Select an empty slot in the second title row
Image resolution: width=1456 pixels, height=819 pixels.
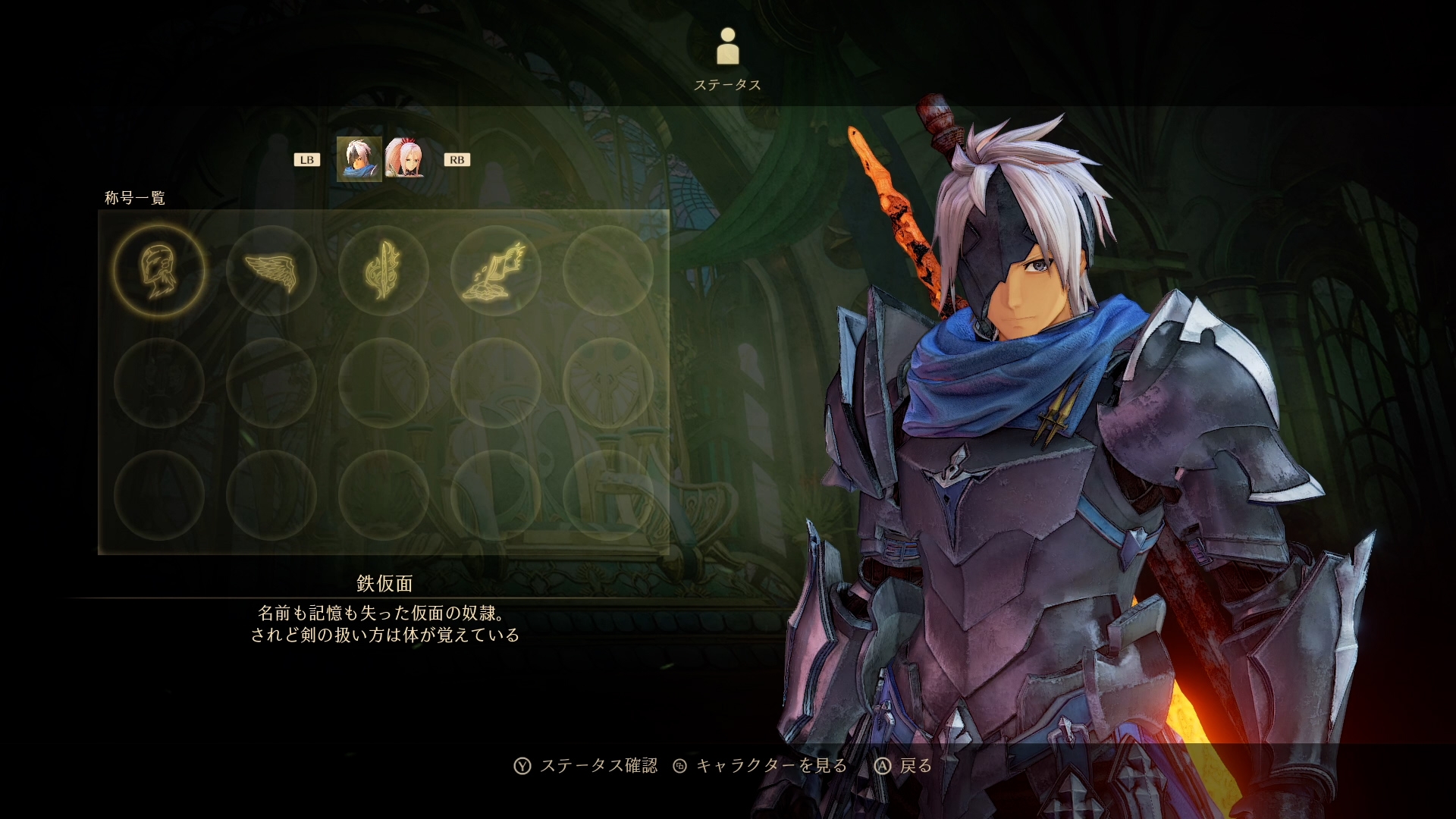pos(273,383)
